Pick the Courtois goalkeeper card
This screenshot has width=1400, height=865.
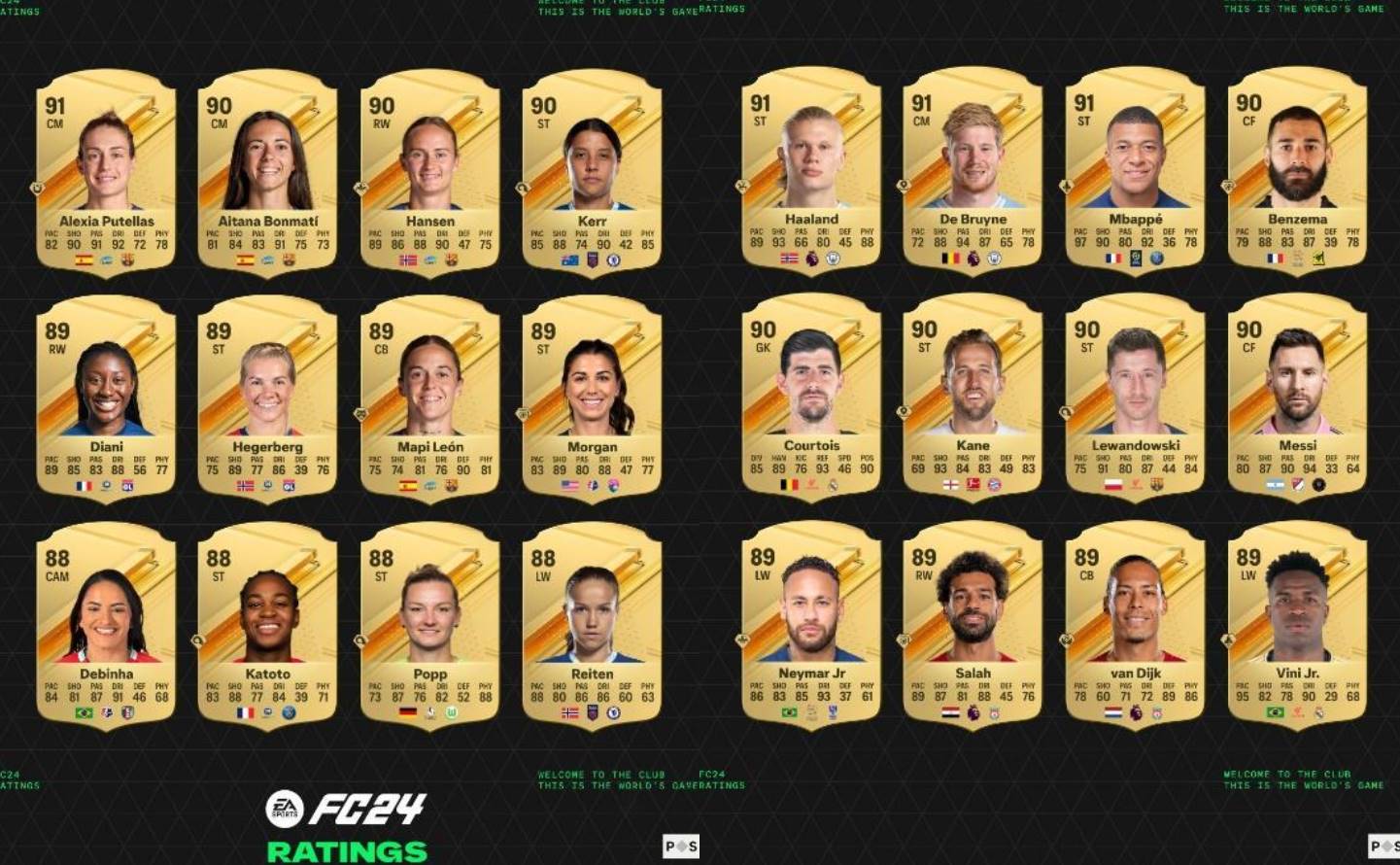click(811, 398)
